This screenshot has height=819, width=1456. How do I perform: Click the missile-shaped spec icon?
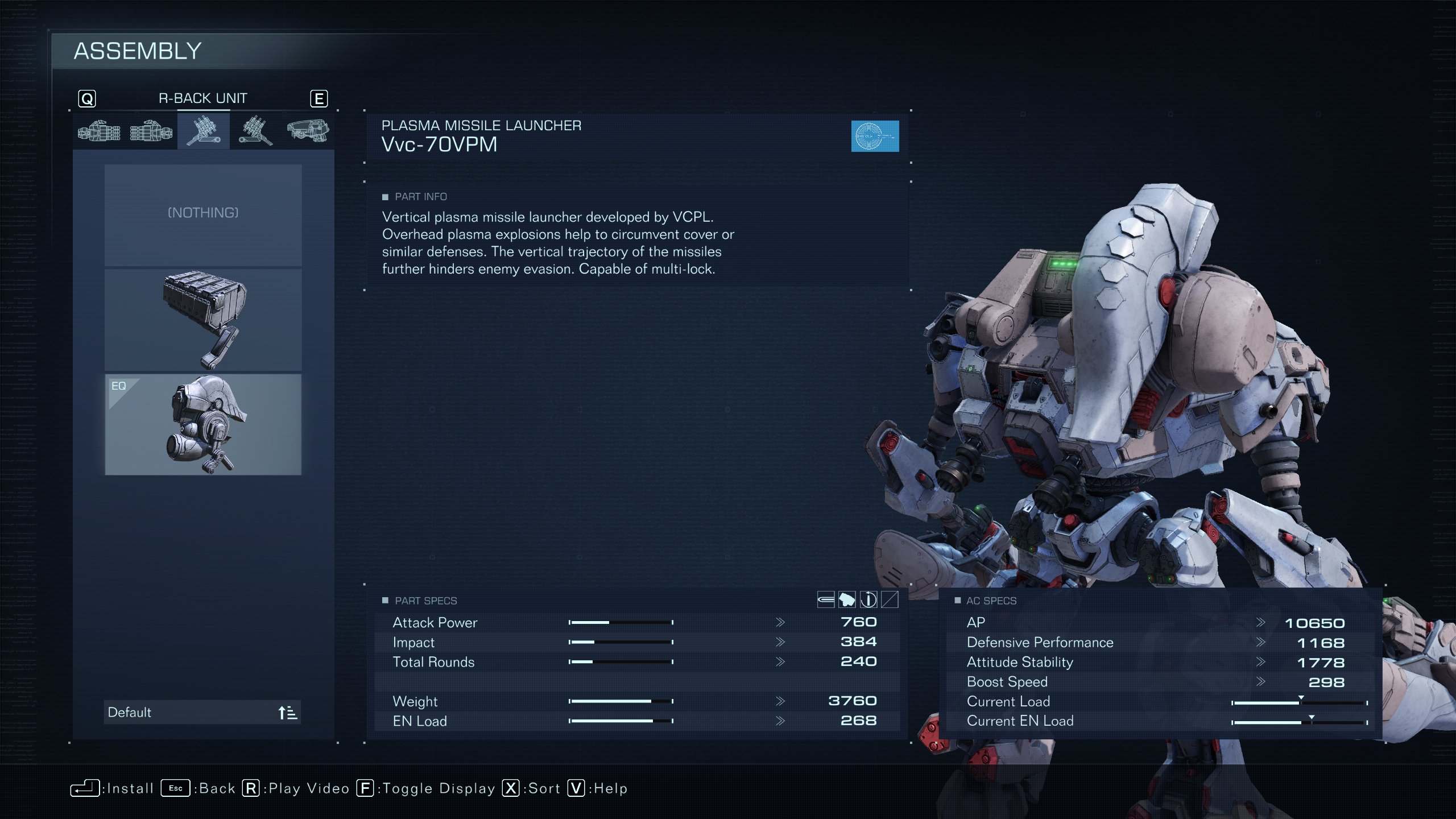(x=825, y=599)
